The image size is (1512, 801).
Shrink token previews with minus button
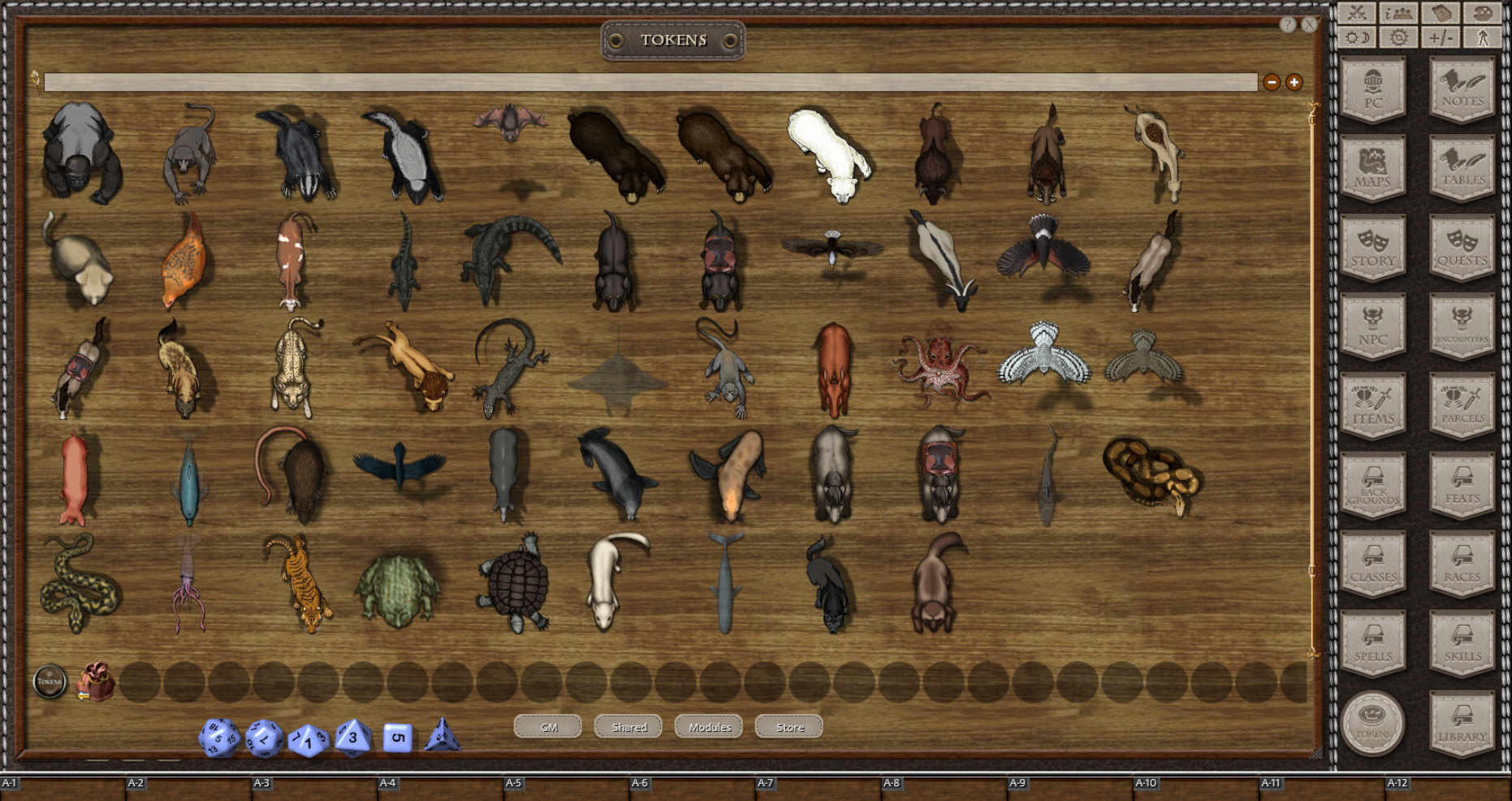1272,81
